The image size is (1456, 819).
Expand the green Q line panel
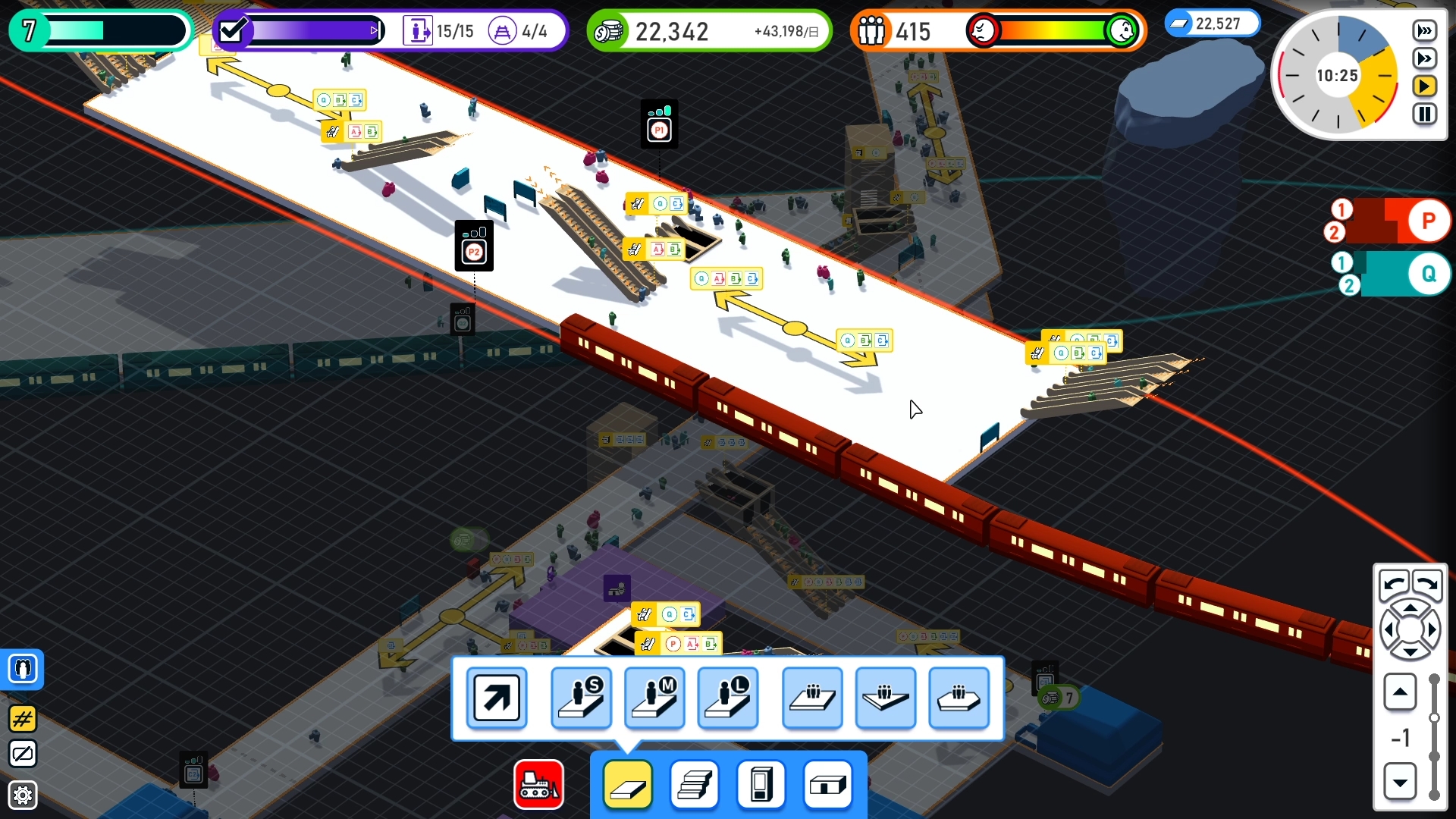coord(1429,274)
